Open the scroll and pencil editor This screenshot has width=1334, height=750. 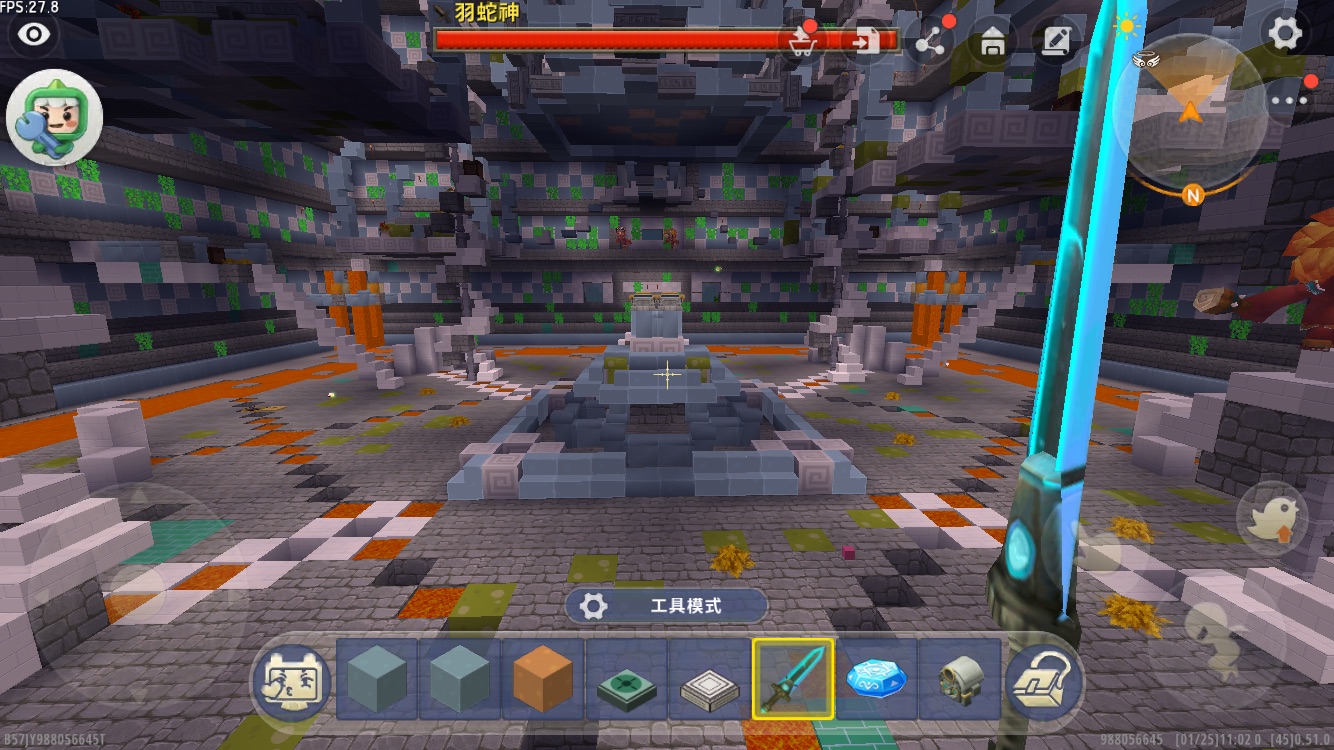(1055, 41)
